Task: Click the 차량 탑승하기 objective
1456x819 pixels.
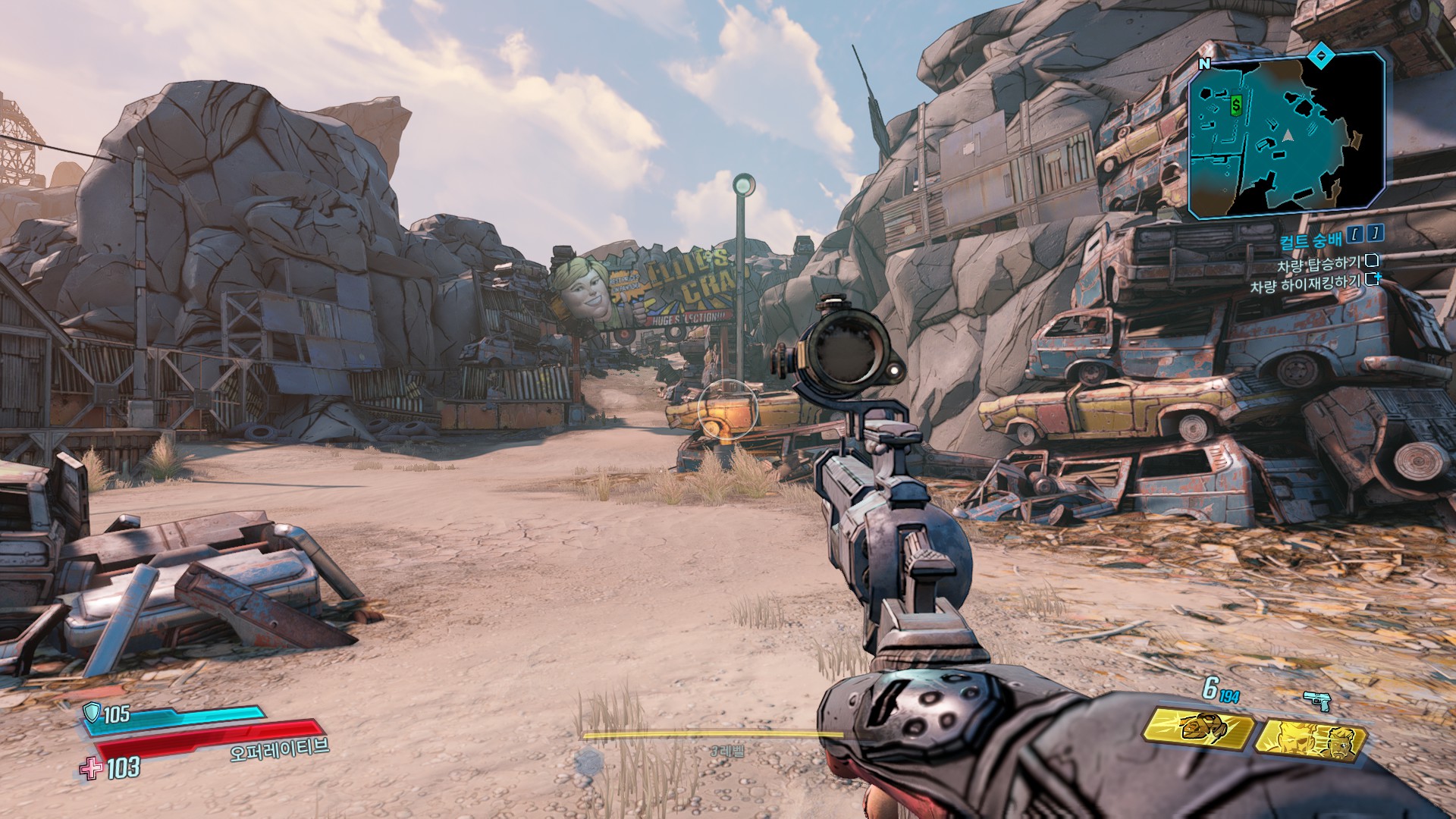Action: (1319, 265)
